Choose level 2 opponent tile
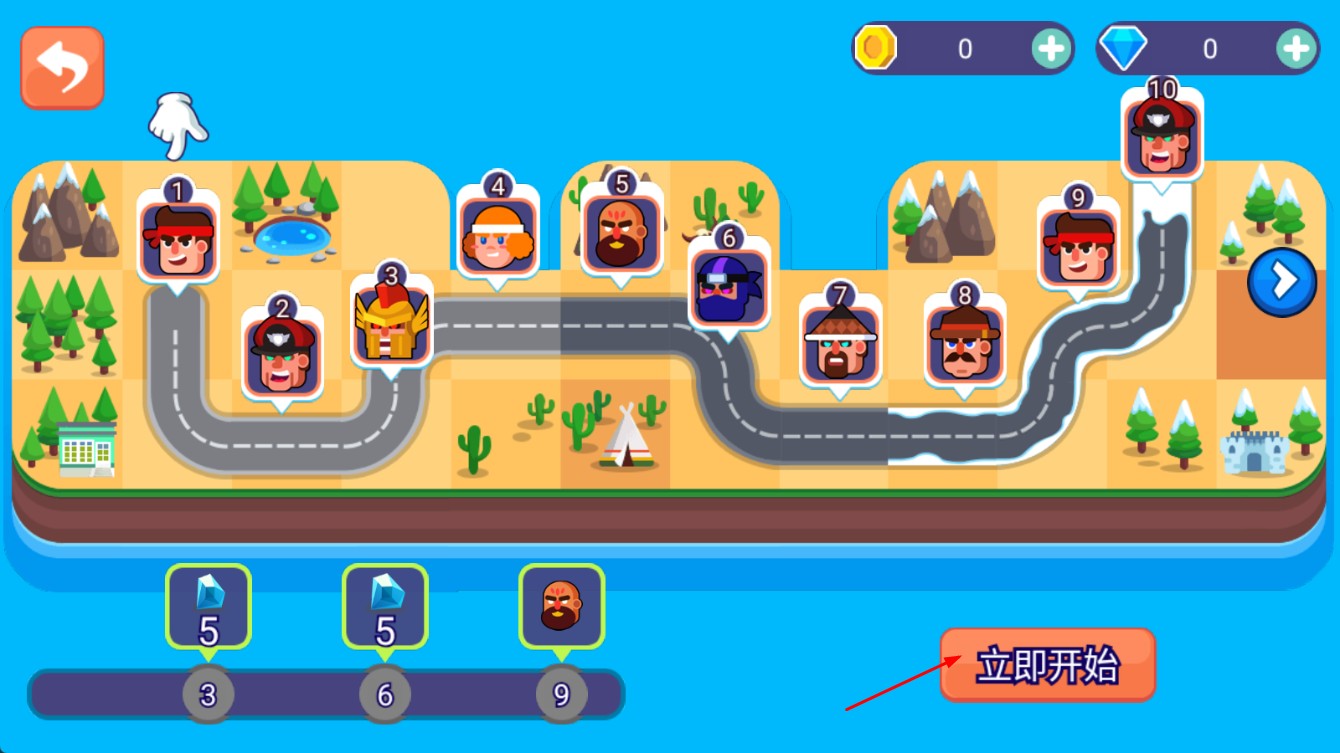The height and width of the screenshot is (753, 1340). (283, 355)
